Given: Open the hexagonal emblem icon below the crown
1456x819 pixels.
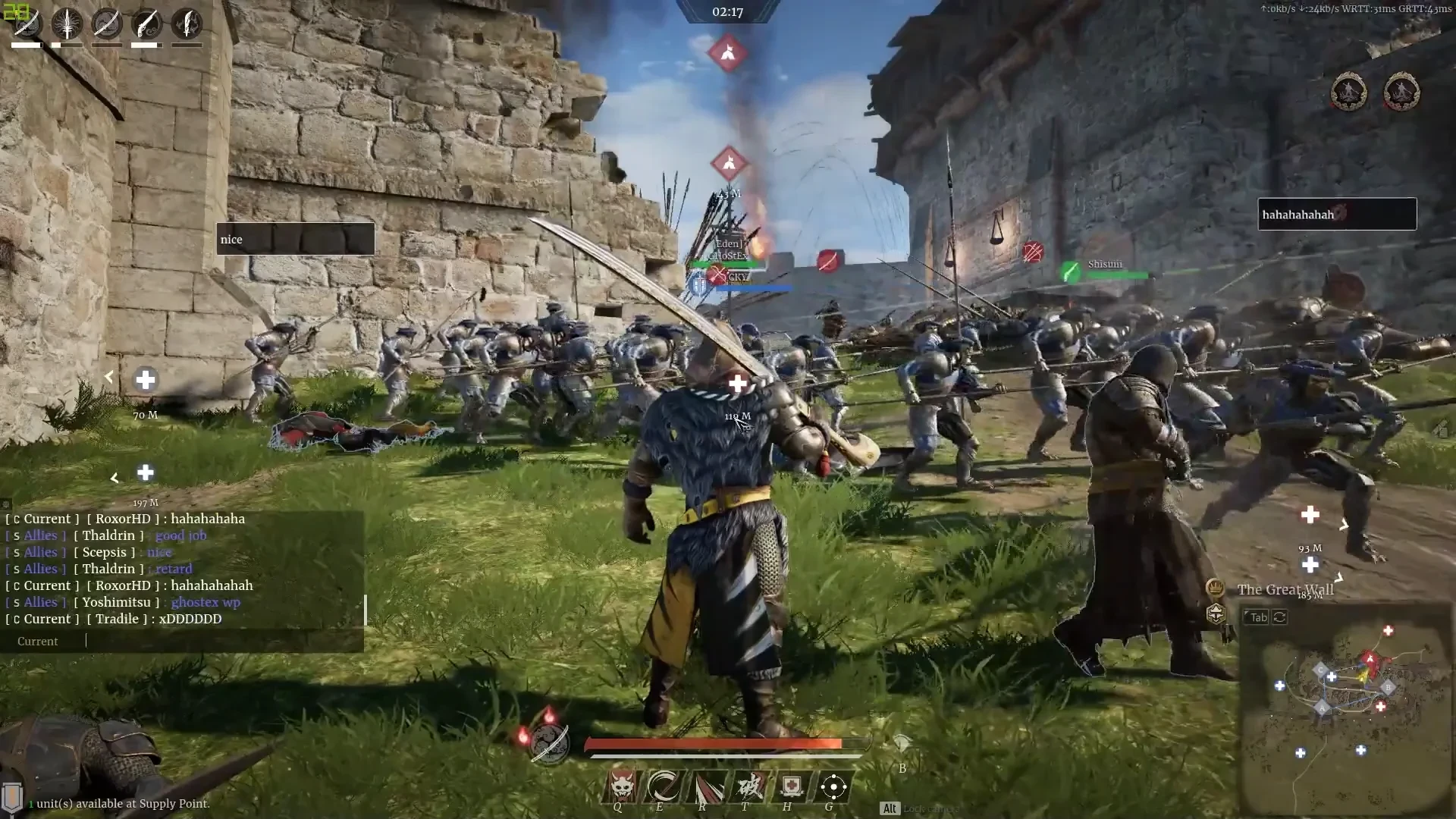Looking at the screenshot, I should 1215,613.
